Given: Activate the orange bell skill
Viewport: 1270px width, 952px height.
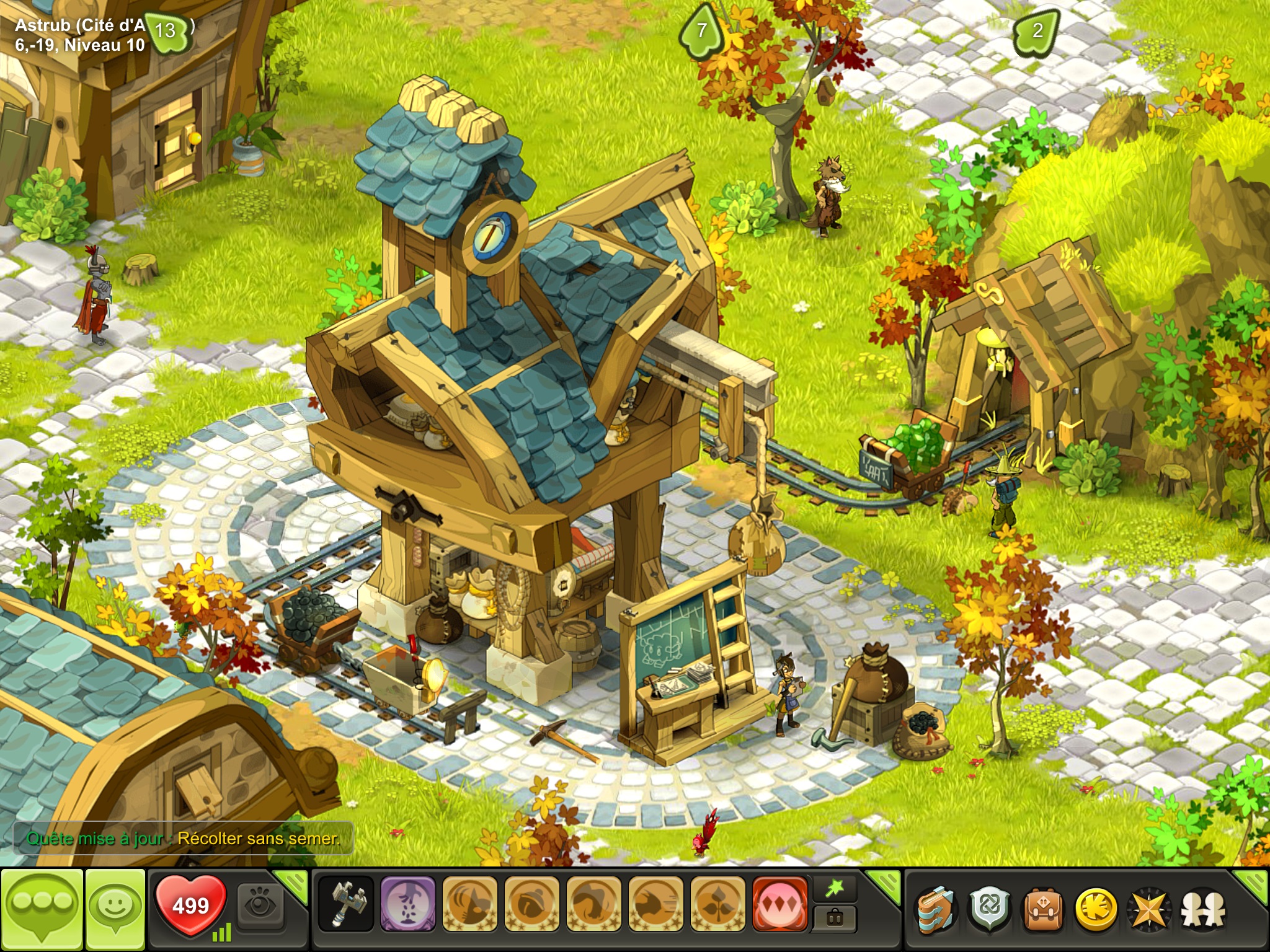Looking at the screenshot, I should pyautogui.click(x=531, y=904).
